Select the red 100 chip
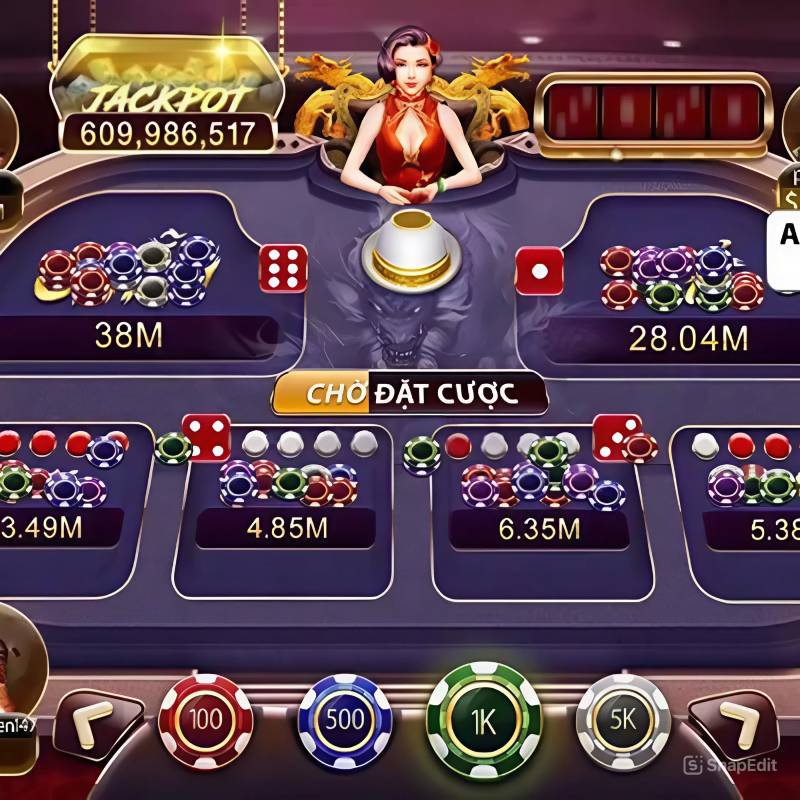This screenshot has width=800, height=800. pyautogui.click(x=205, y=720)
